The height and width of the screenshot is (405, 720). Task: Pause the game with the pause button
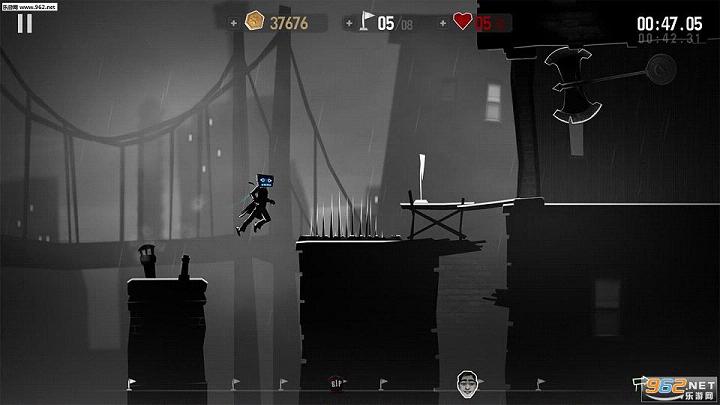tap(25, 23)
